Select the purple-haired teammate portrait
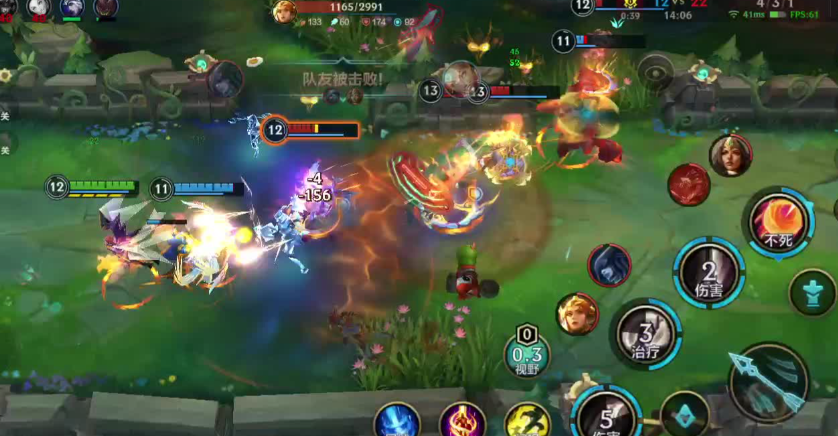Screen dimensions: 838x436 tap(72, 8)
